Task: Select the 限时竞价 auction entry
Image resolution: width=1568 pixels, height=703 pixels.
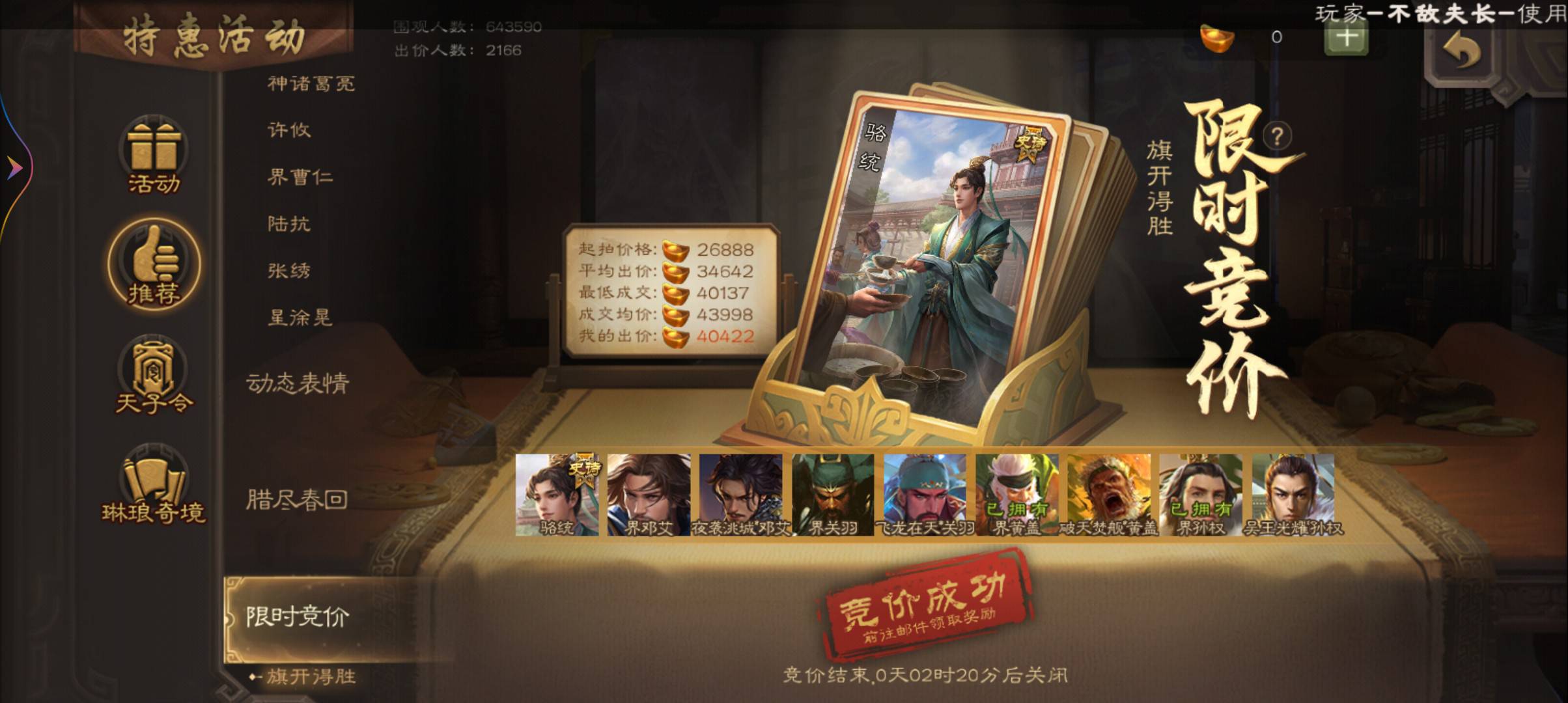Action: coord(298,616)
